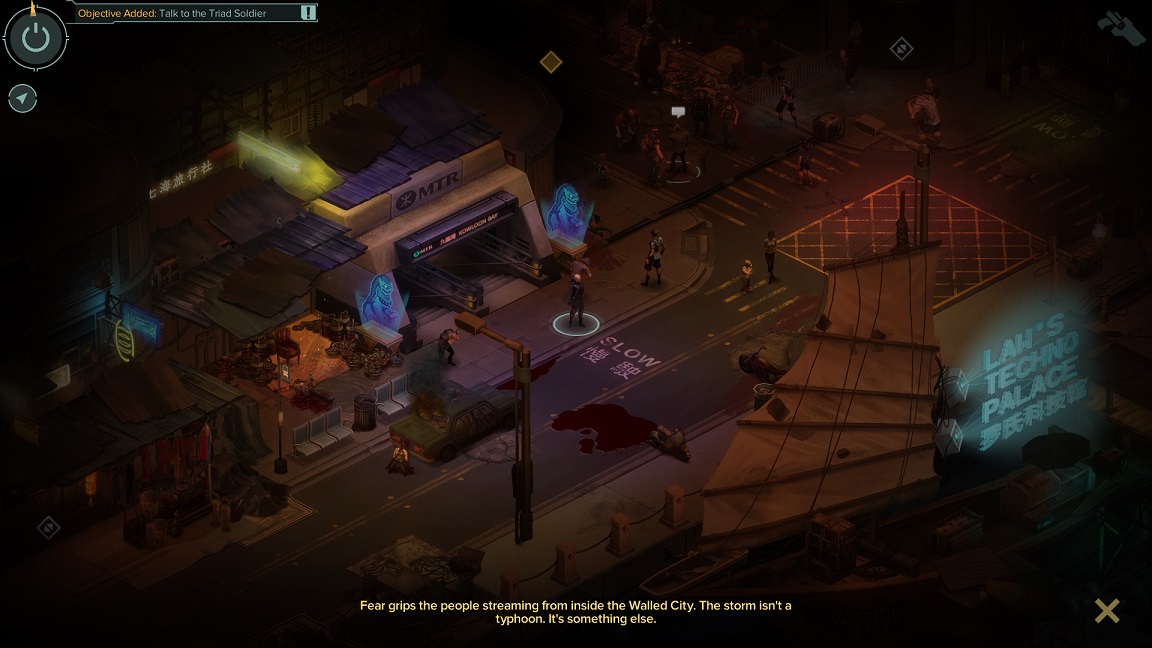Click the speech bubble above the NPC
Image resolution: width=1152 pixels, height=648 pixels.
(x=678, y=112)
